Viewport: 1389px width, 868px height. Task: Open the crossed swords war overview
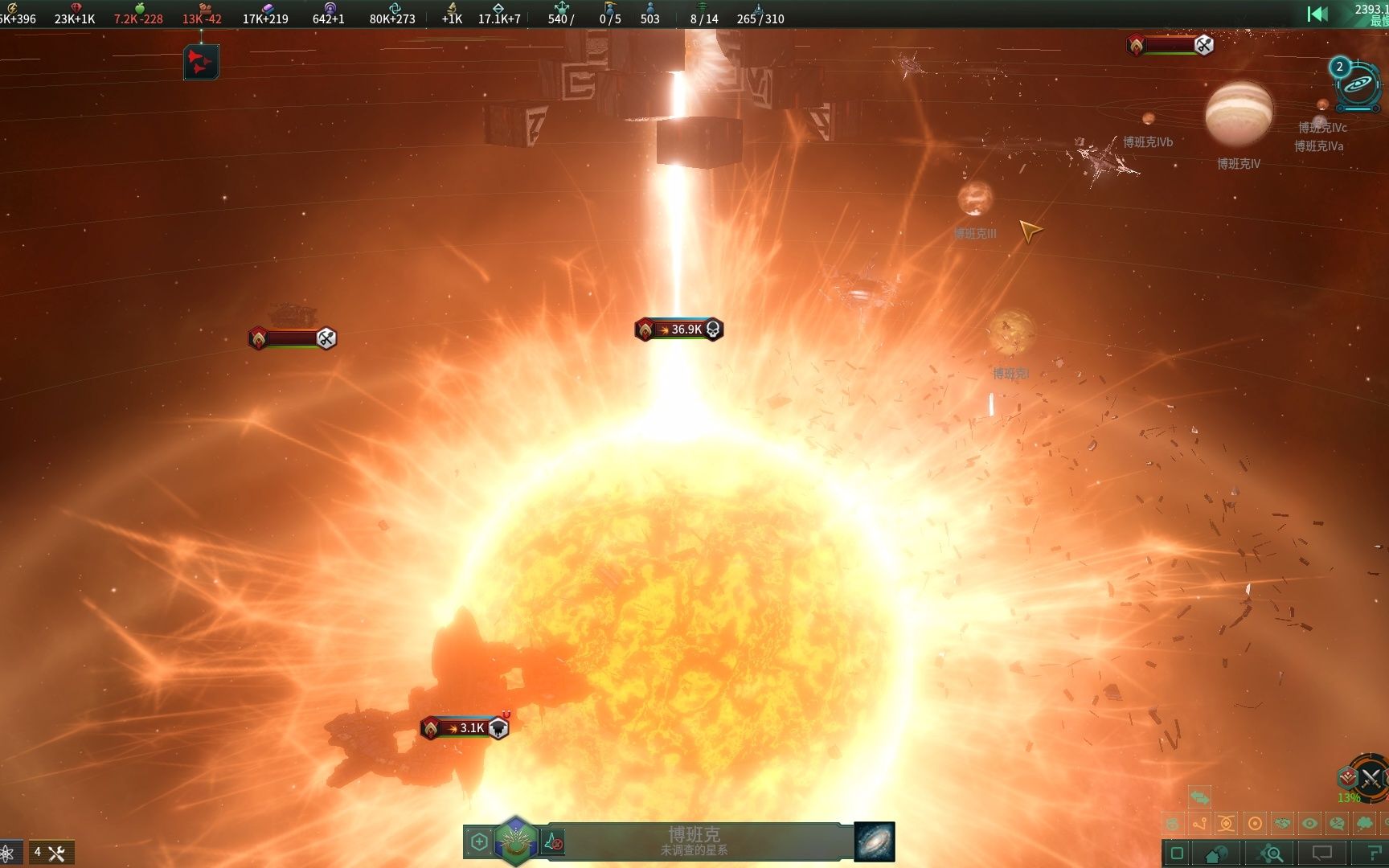[x=1370, y=777]
